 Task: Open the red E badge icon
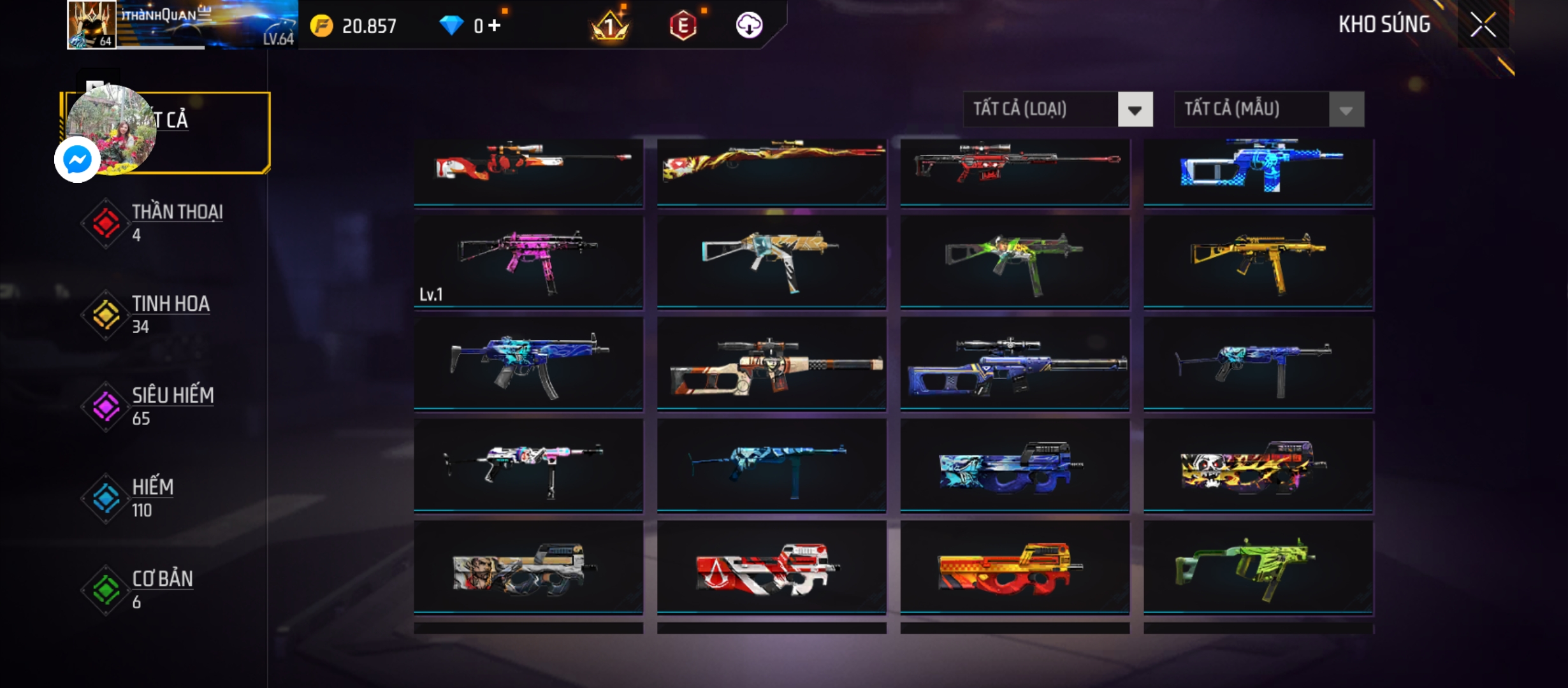(683, 26)
